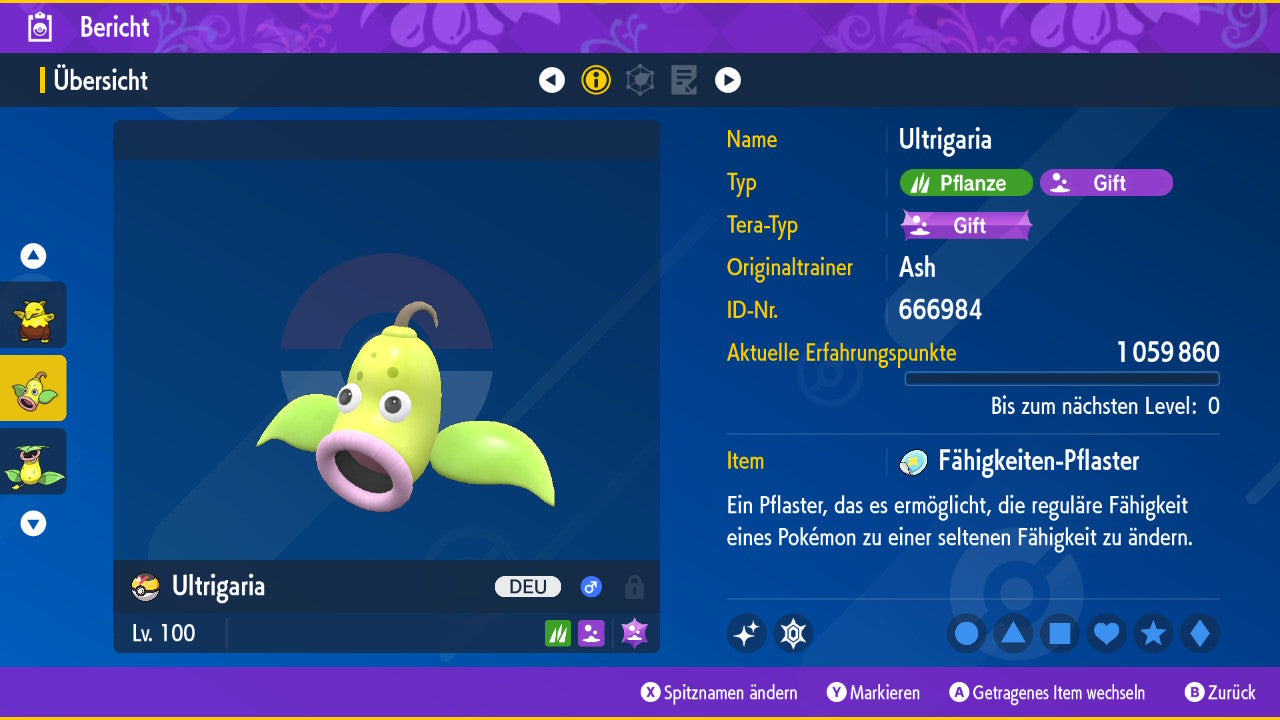Choose the Victreebel party thumbnail
Viewport: 1280px width, 720px height.
[33, 461]
